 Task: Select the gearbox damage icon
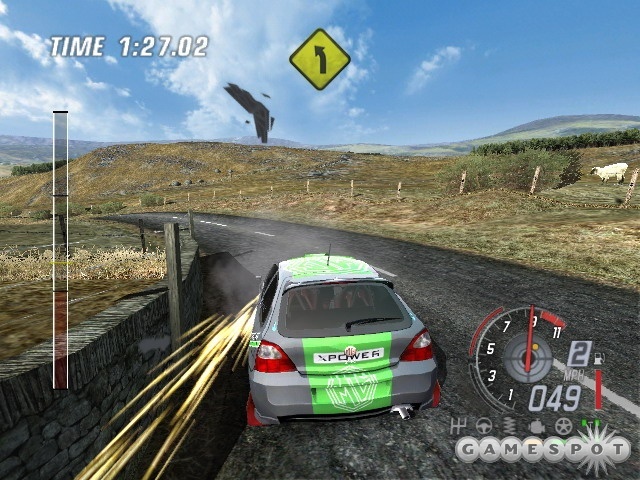[x=459, y=426]
